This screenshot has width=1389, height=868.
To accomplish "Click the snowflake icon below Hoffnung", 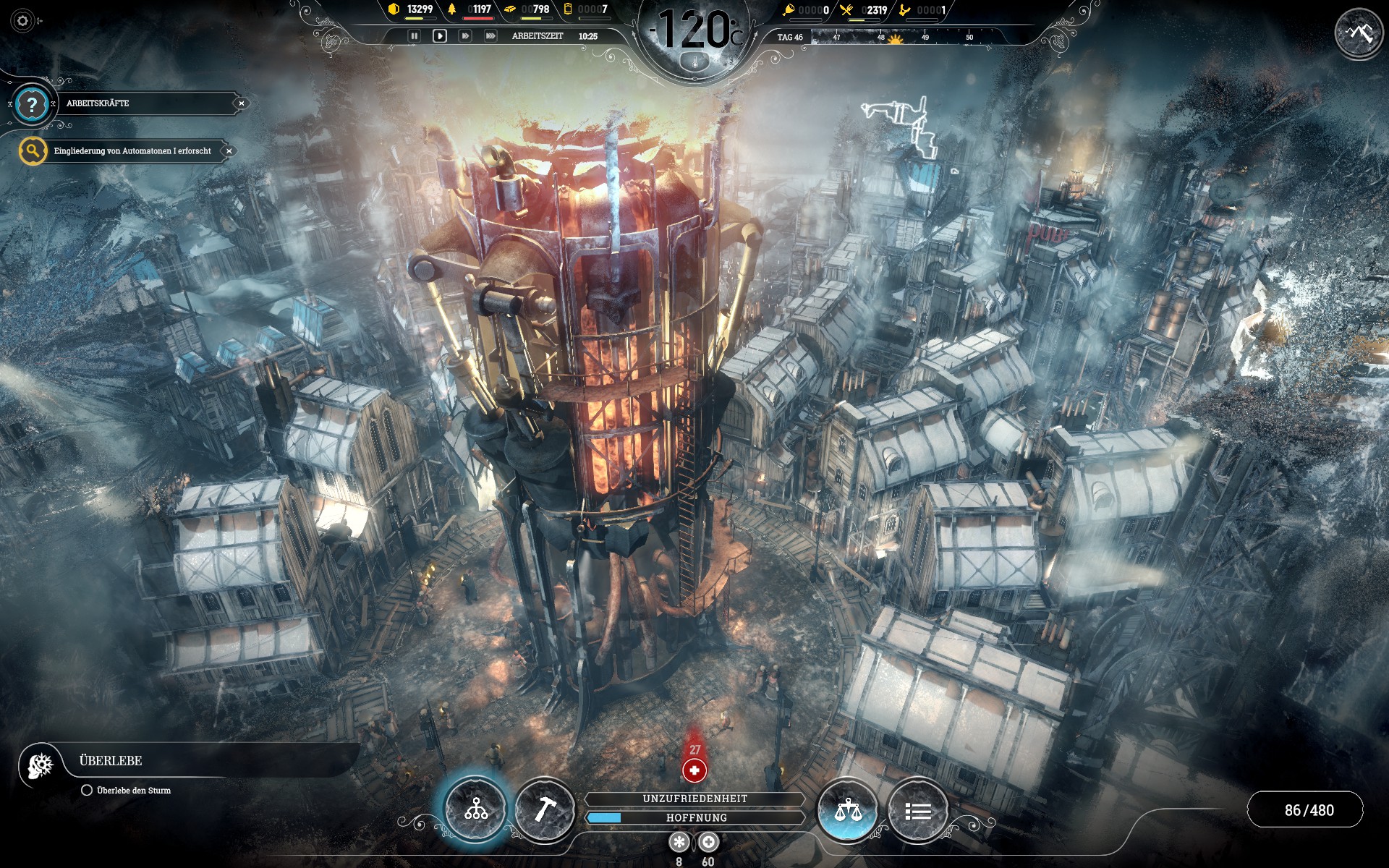I will pos(679,842).
